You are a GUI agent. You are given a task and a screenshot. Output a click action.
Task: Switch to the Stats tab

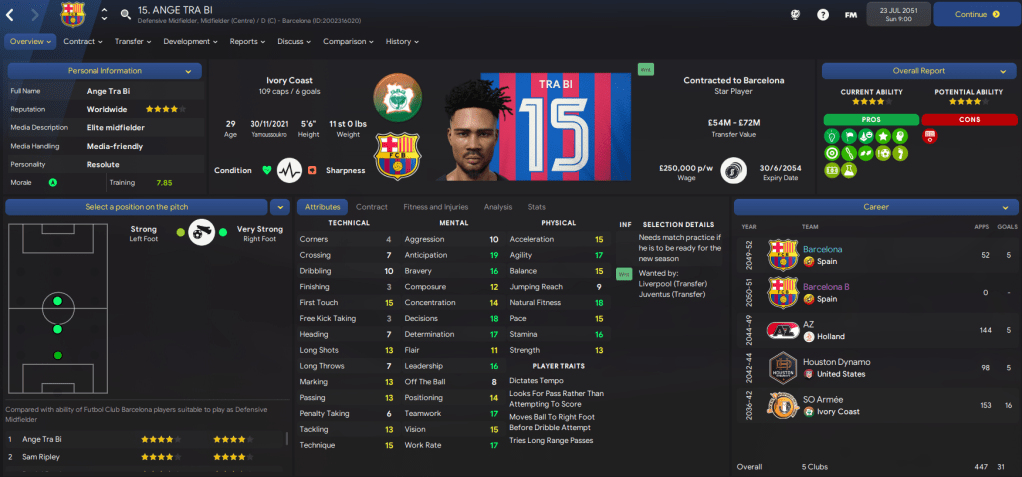pyautogui.click(x=536, y=207)
